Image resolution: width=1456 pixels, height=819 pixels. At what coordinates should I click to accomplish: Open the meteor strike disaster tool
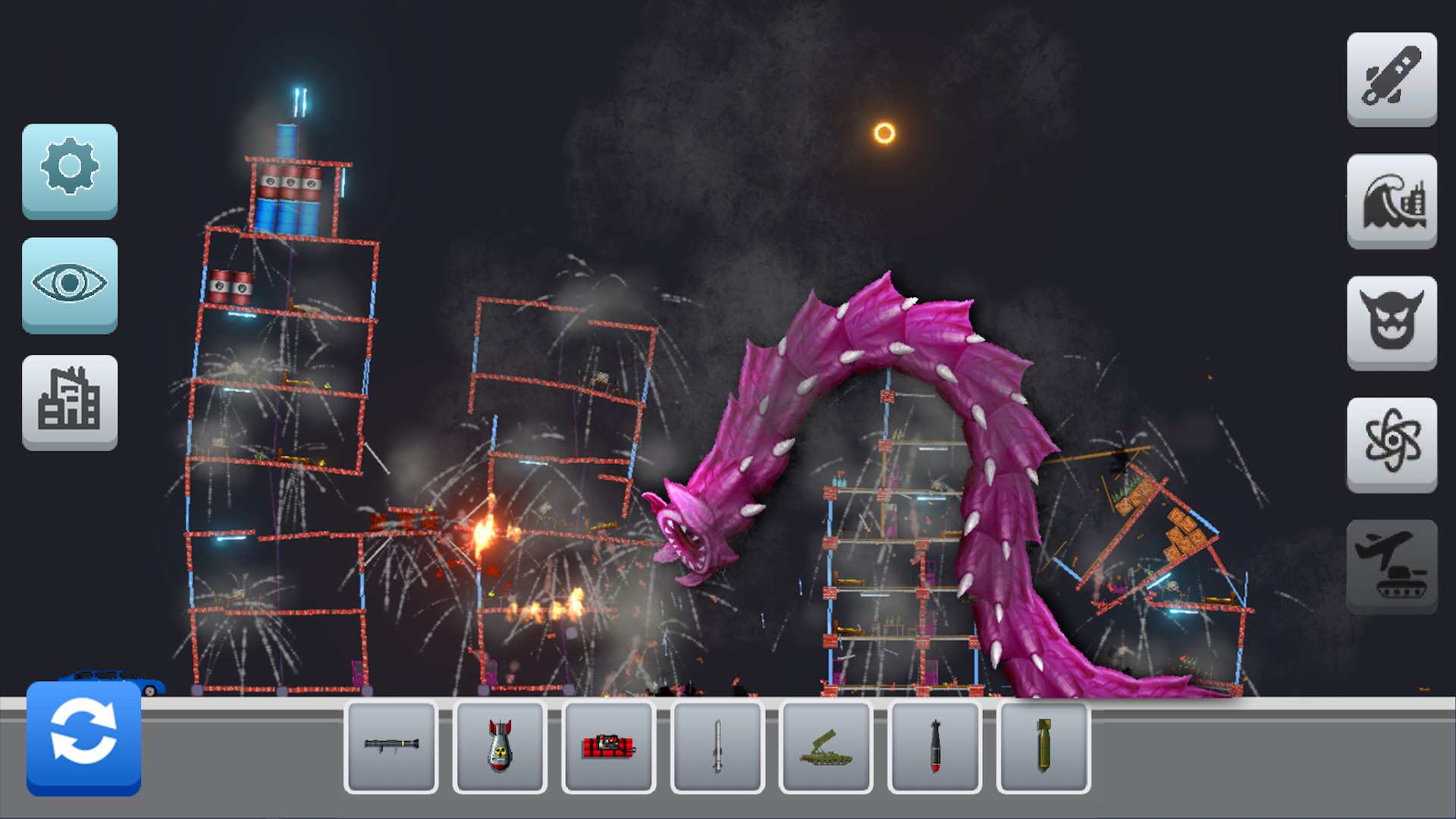1392,81
